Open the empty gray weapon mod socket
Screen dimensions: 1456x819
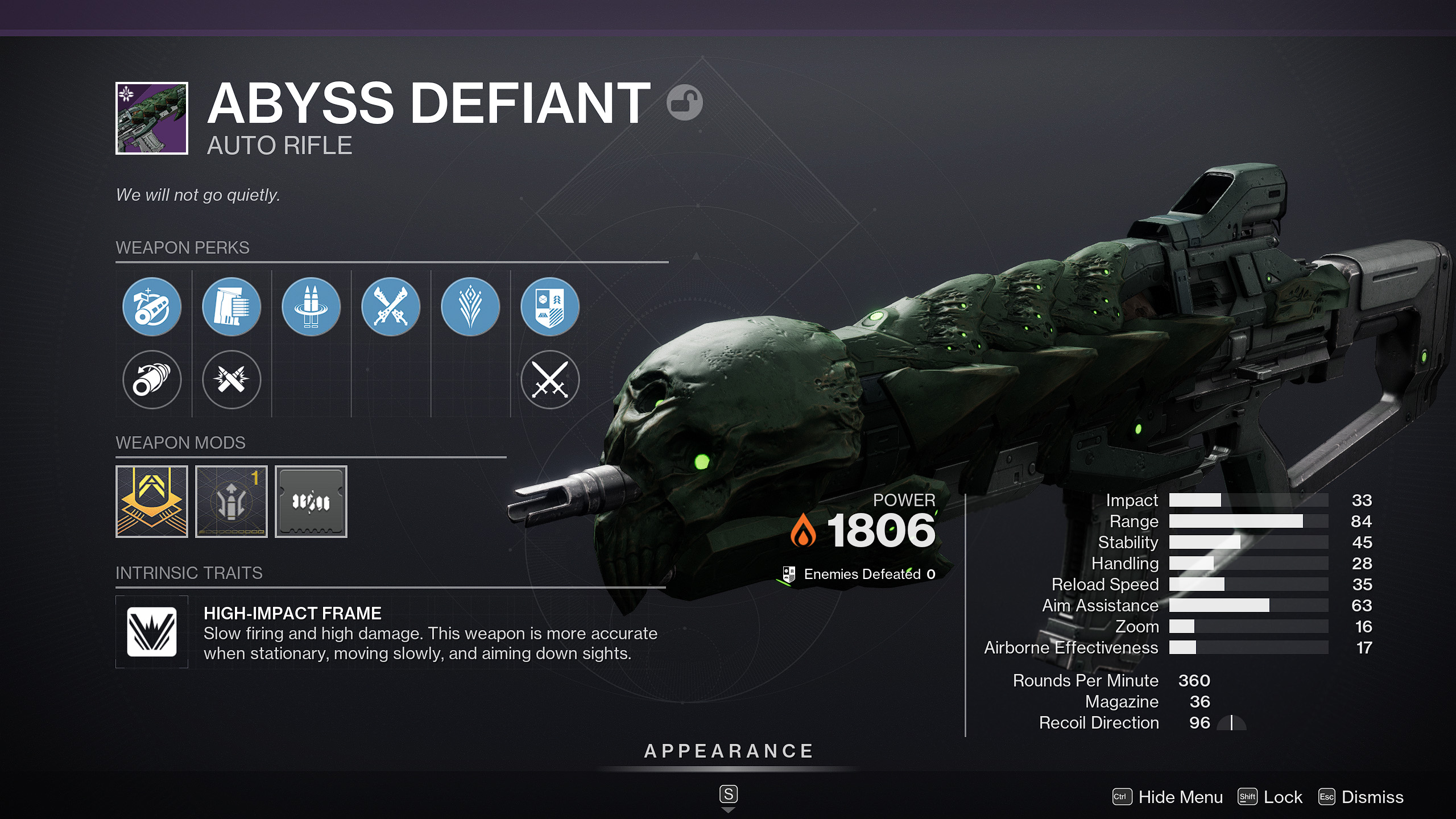point(311,502)
